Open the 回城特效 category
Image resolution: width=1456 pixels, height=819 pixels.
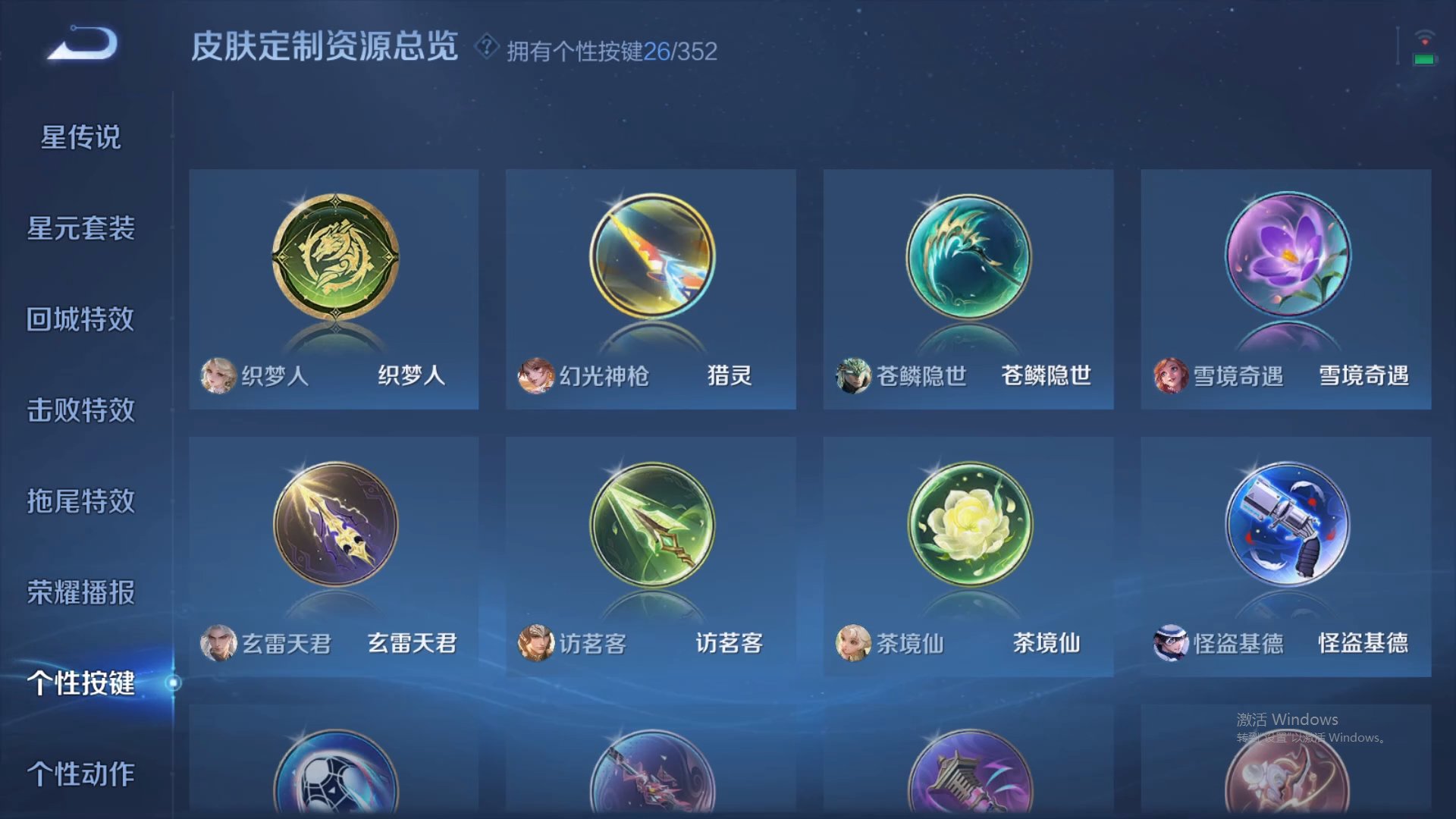pos(80,320)
